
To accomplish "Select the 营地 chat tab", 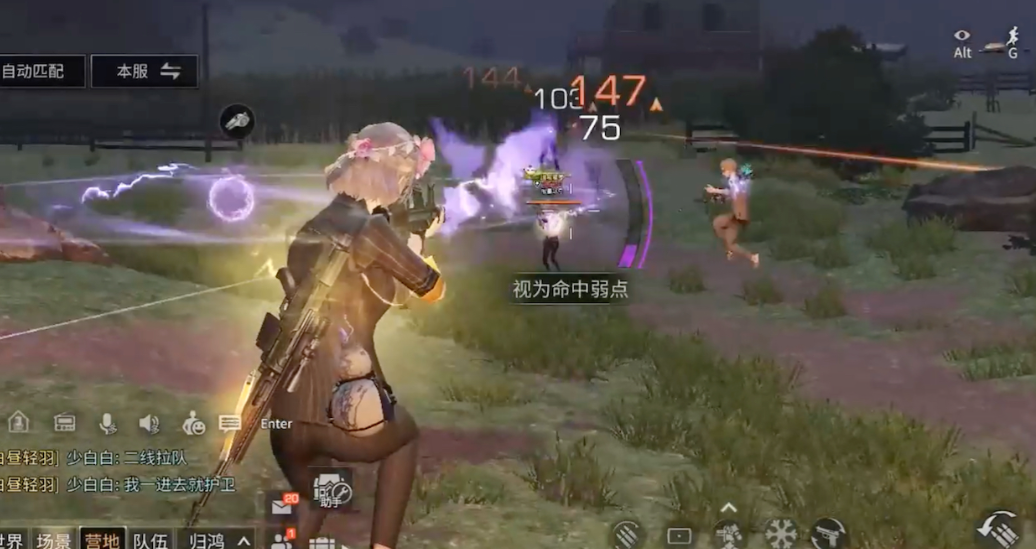I will click(103, 540).
